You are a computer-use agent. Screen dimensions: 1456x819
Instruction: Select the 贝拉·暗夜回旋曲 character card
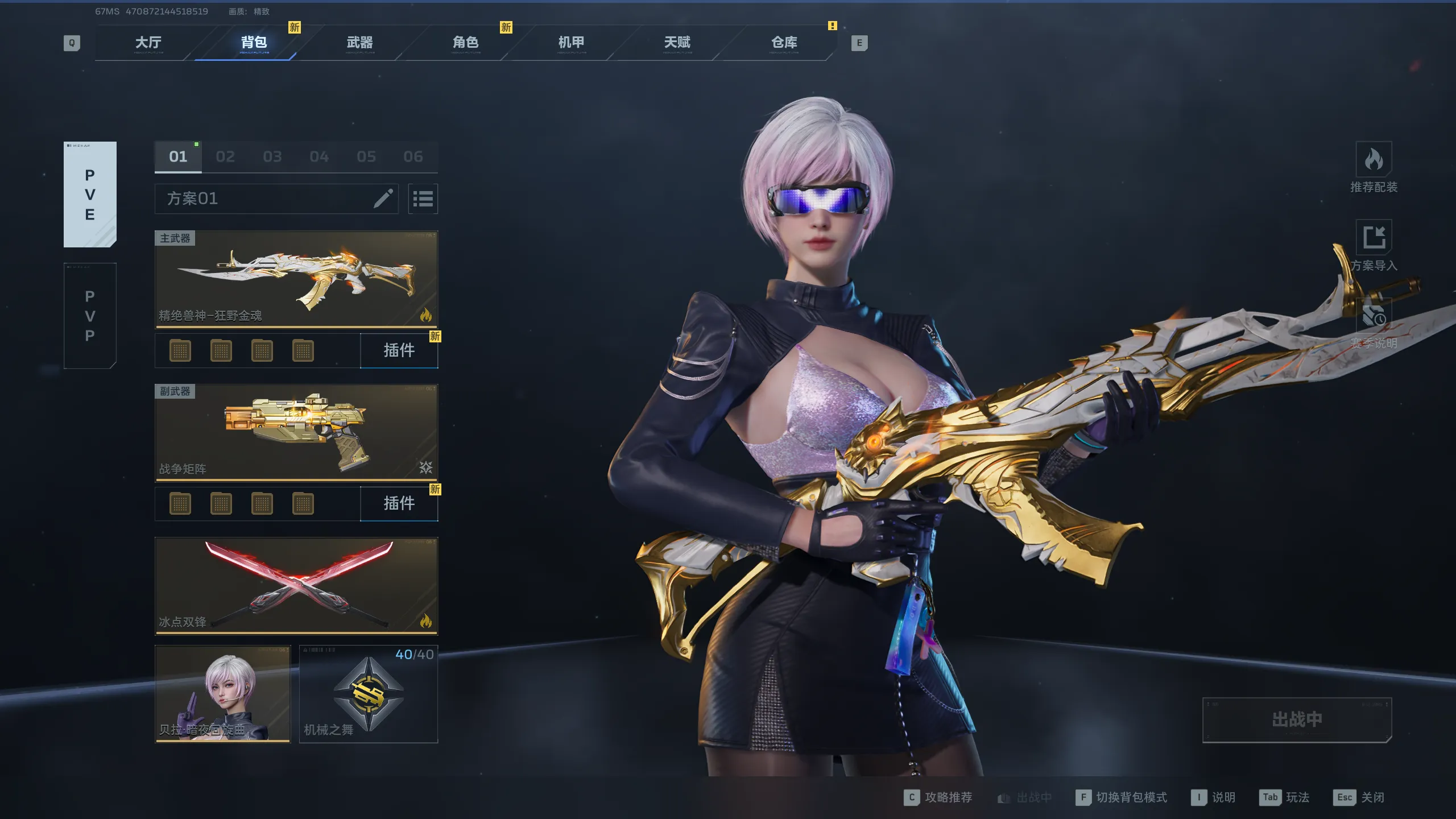coord(223,694)
